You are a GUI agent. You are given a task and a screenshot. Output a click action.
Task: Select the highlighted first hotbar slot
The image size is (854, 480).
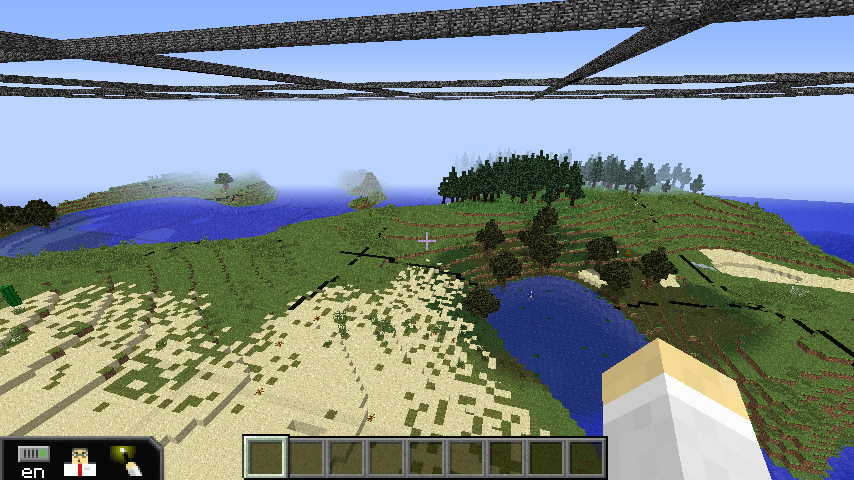pos(266,458)
